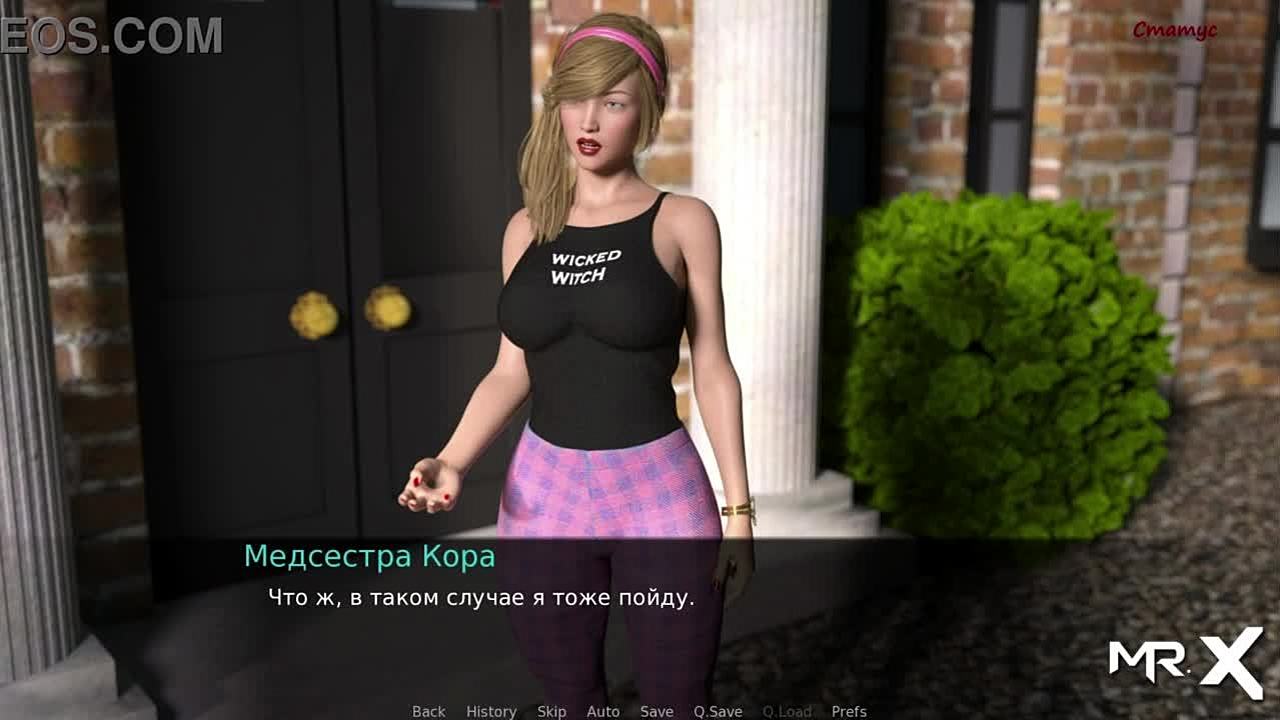Open the Prefs settings menu

[x=849, y=711]
